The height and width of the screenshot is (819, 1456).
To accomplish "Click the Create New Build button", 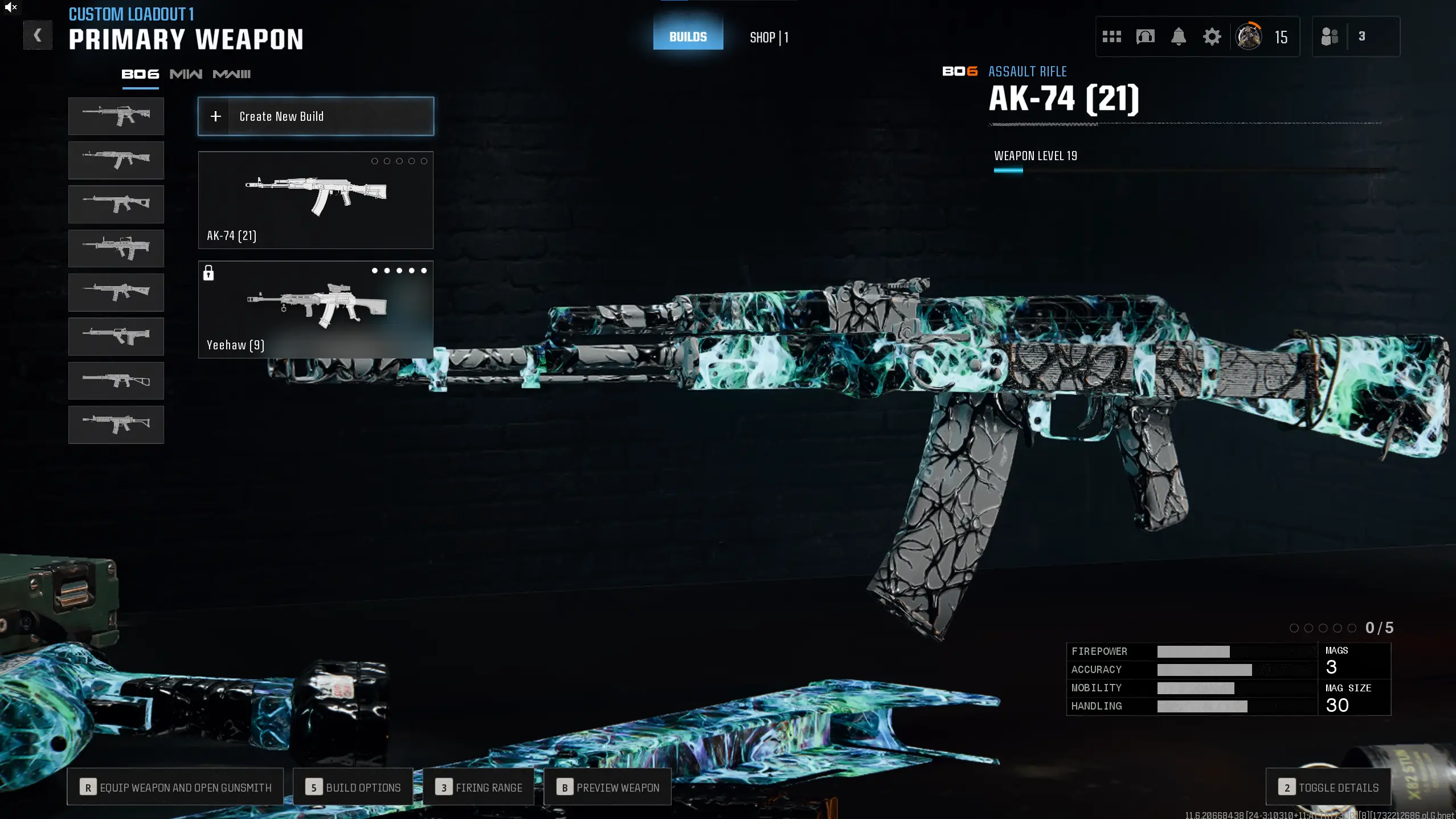I will [x=315, y=116].
